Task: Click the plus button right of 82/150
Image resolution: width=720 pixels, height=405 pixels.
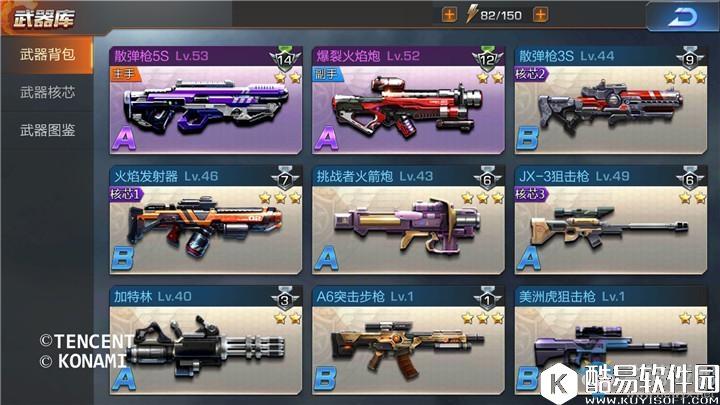Action: [x=540, y=15]
